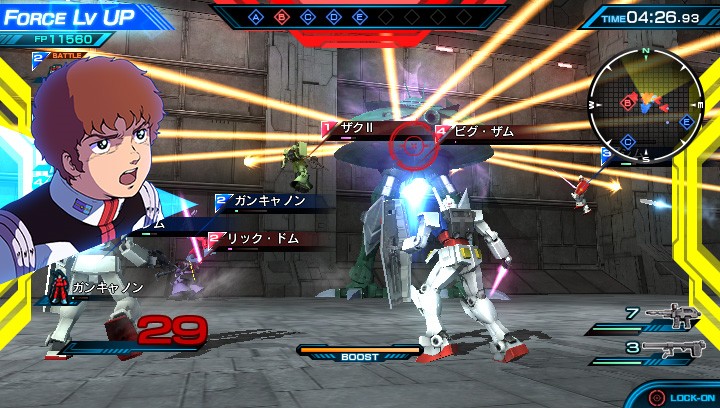Click base E marker on the radar

(686, 122)
